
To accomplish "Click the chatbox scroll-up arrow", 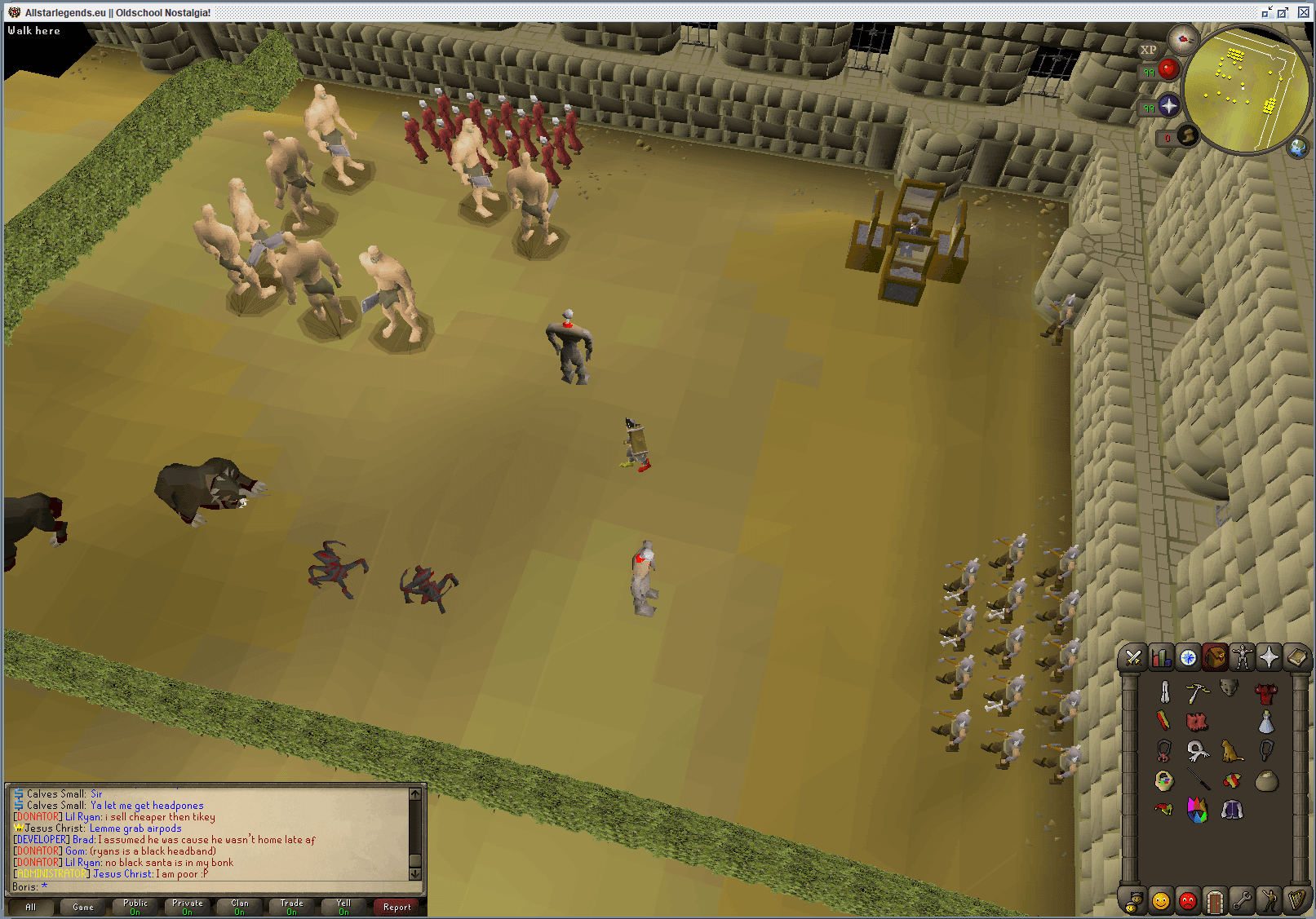I will coord(415,793).
